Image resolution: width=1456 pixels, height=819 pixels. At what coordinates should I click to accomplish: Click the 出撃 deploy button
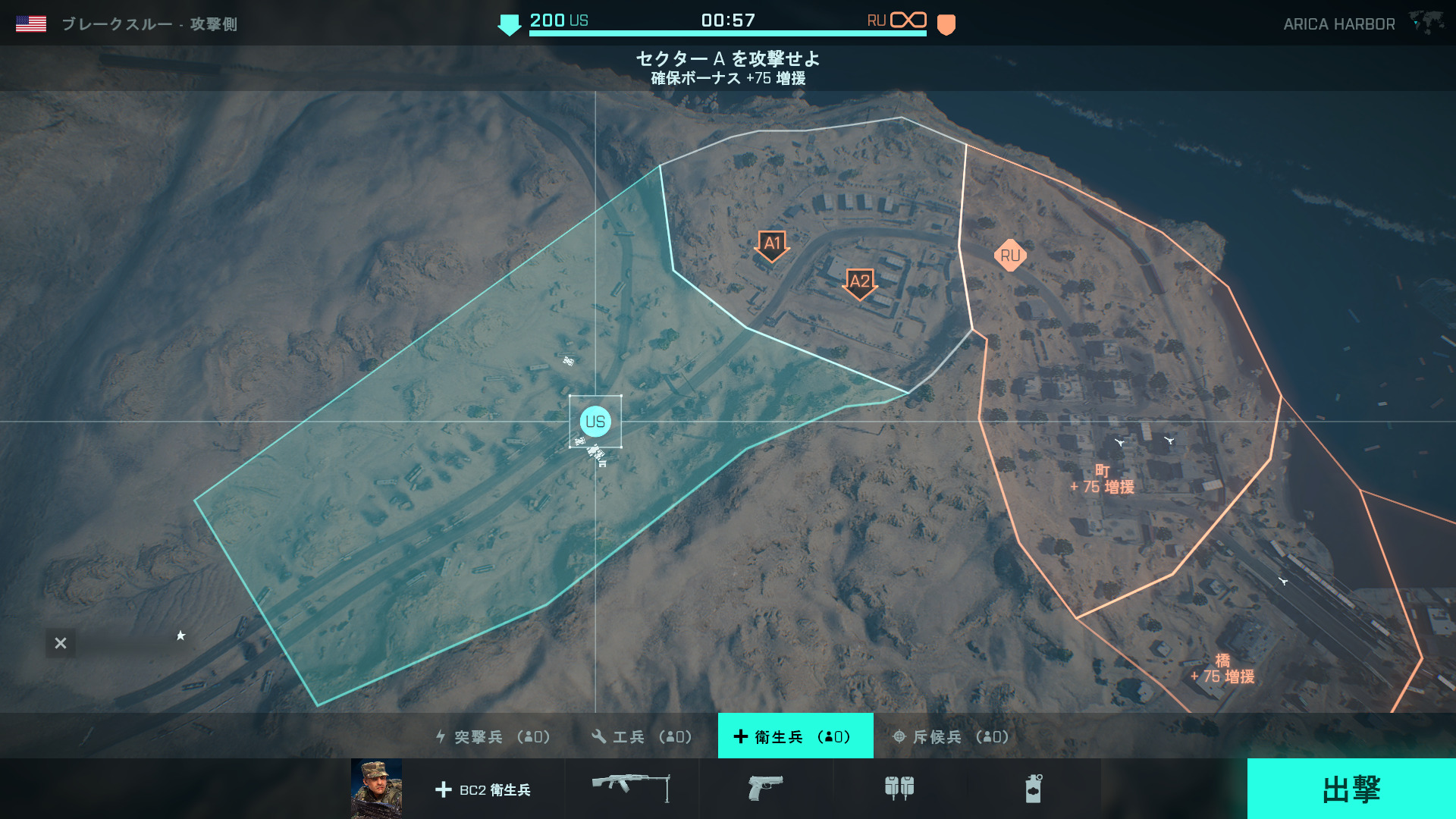[x=1351, y=789]
